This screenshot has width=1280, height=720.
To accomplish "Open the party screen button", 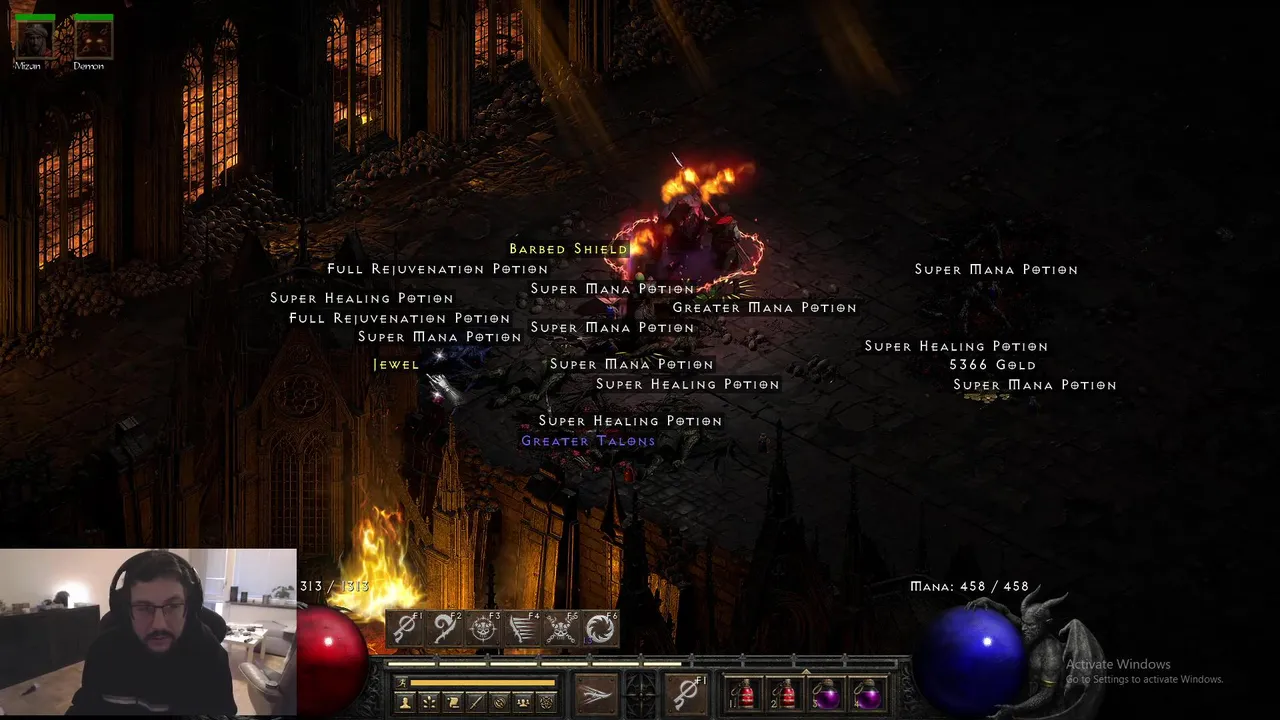I will pos(523,703).
